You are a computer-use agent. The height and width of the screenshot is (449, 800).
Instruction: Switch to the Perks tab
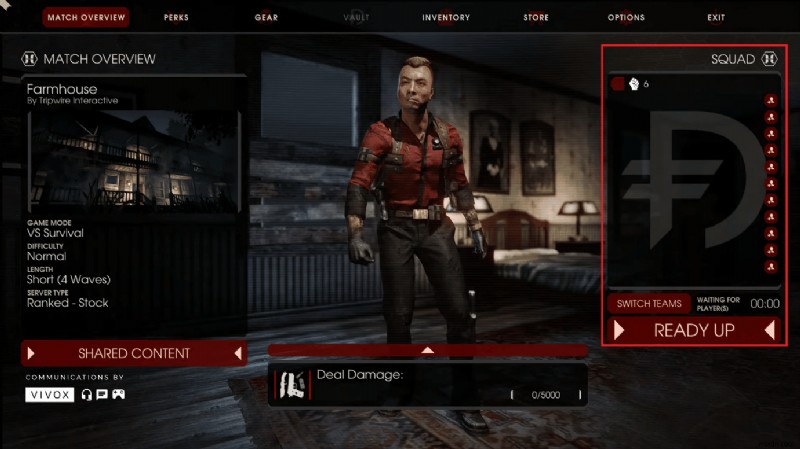176,17
